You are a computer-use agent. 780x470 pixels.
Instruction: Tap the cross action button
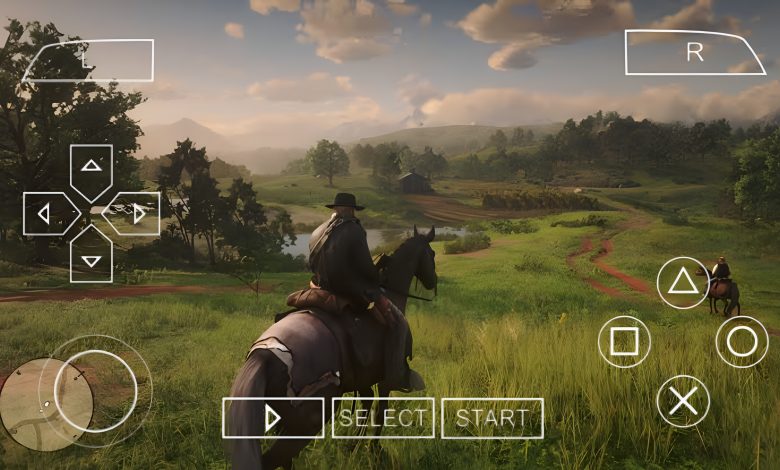point(683,401)
